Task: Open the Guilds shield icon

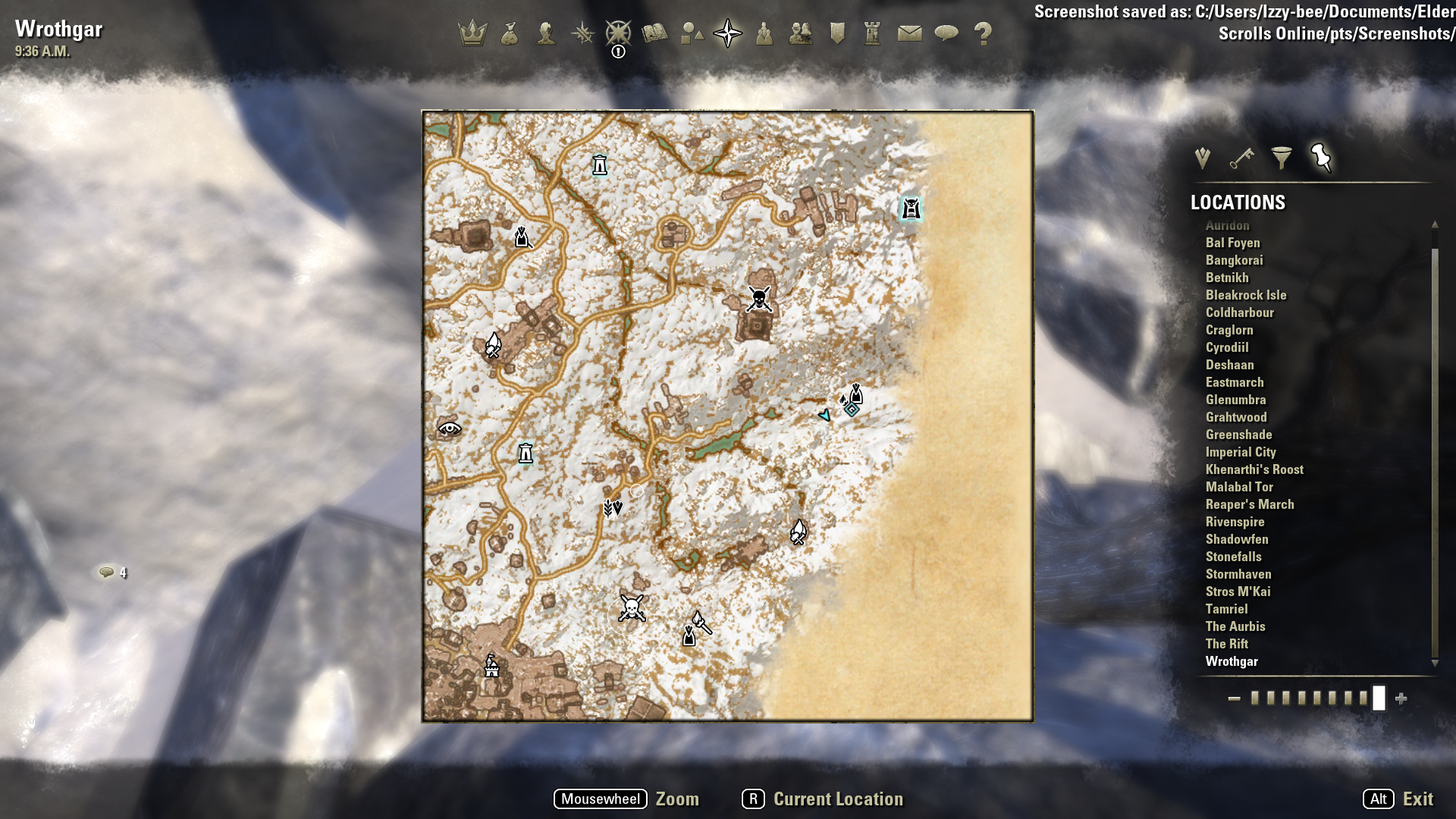Action: (x=837, y=33)
